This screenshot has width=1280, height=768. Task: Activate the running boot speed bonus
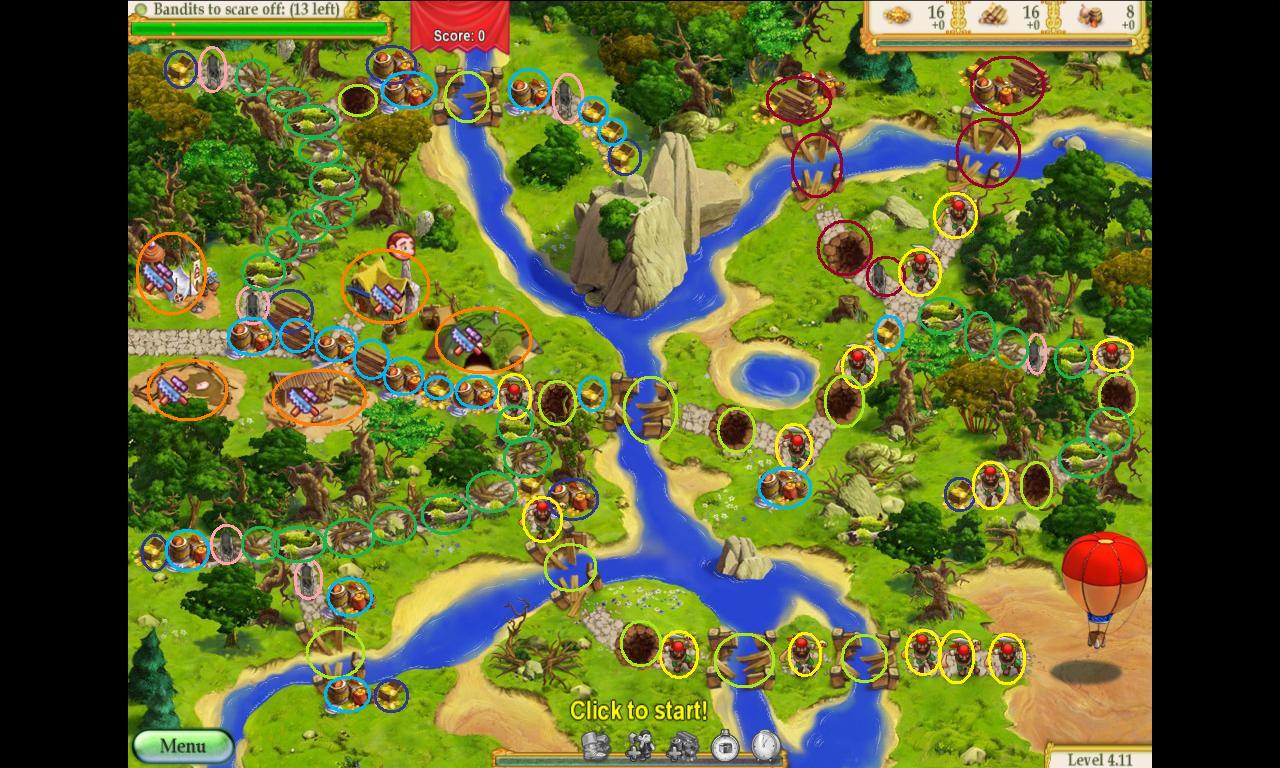tap(597, 745)
